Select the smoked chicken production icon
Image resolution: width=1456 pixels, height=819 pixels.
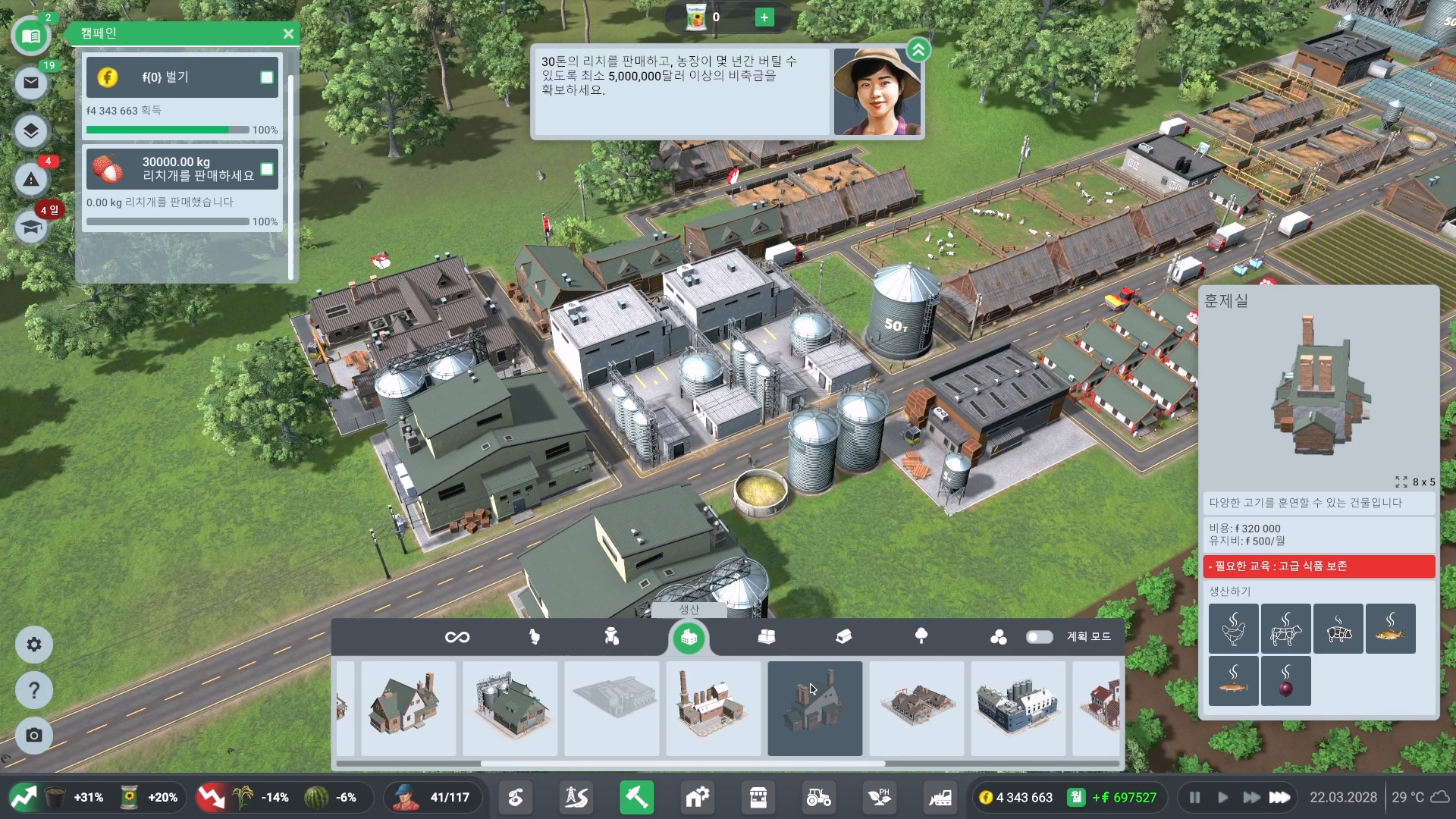pos(1233,629)
